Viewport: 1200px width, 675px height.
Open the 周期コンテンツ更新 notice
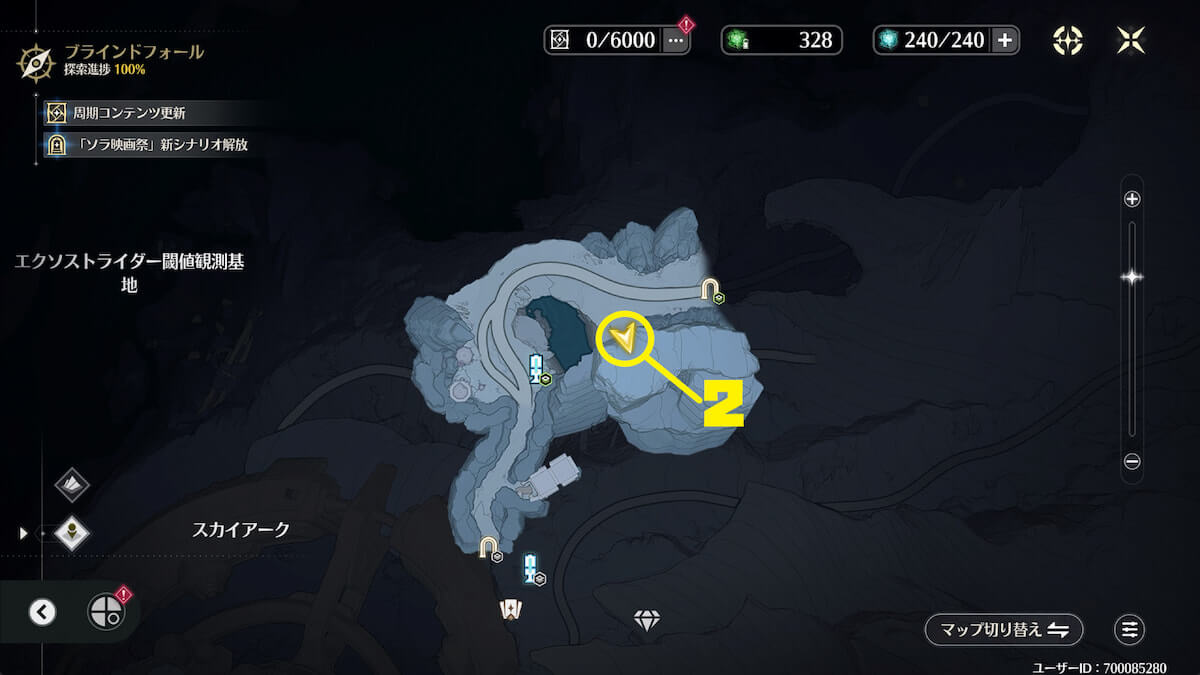130,113
